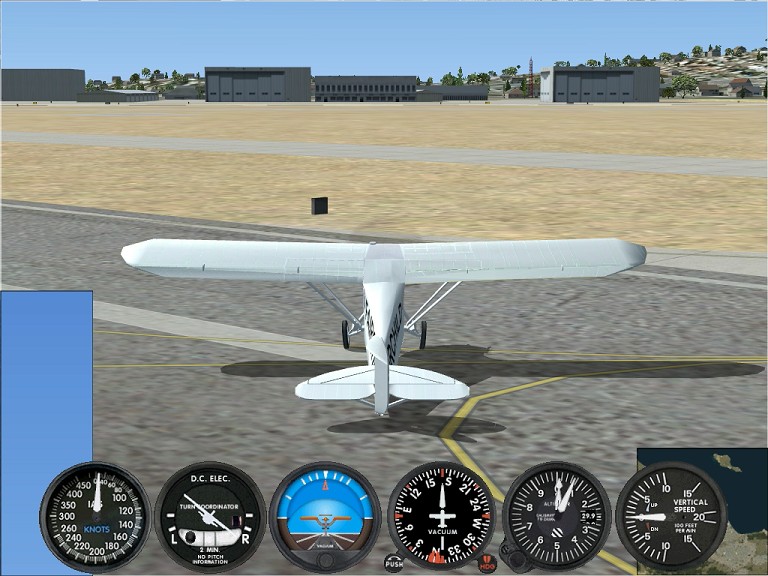Adjust the red HDG heading bug knob
Image resolution: width=768 pixels, height=576 pixels.
(x=487, y=563)
